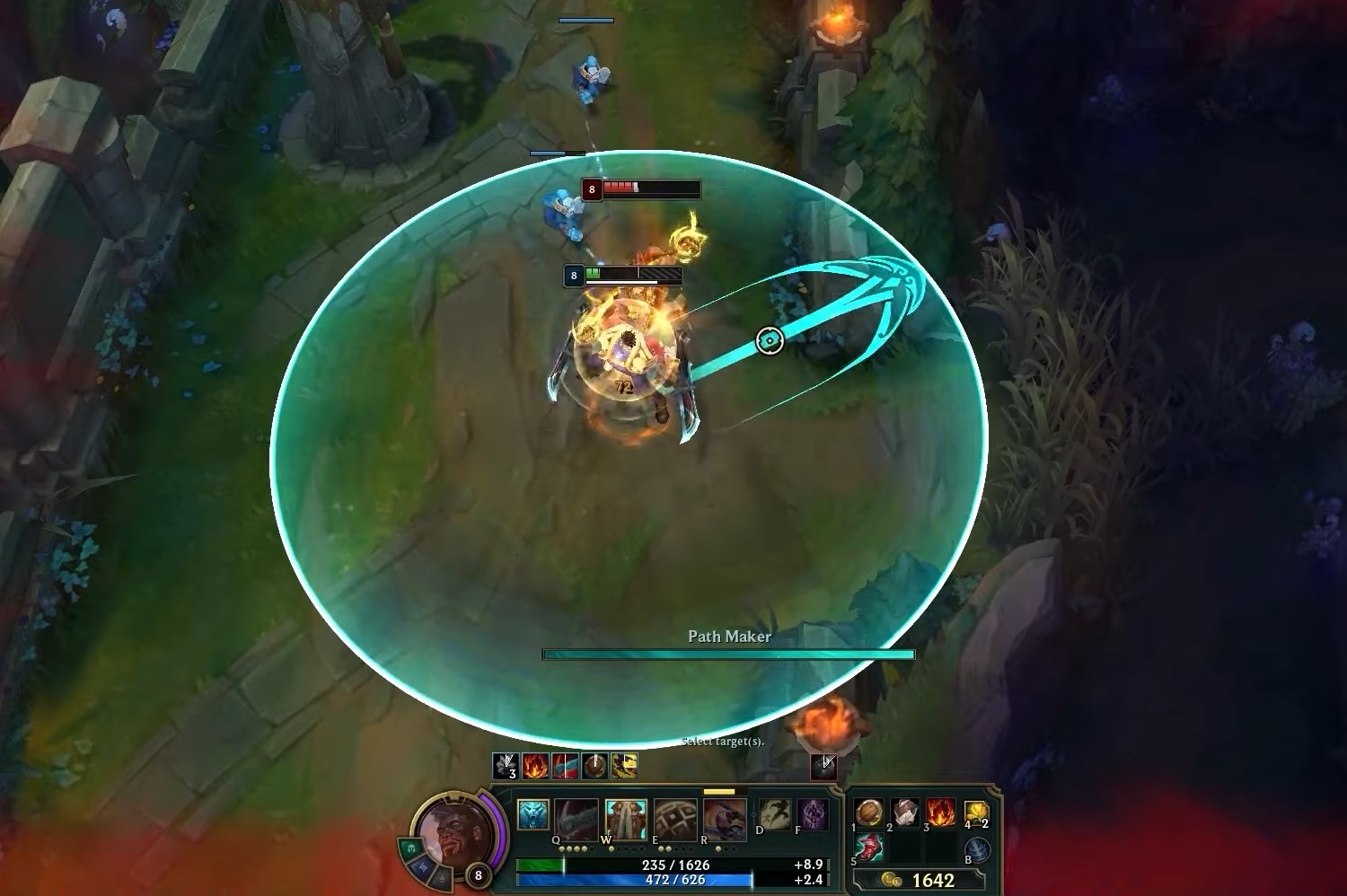Click the Path Maker channel progress bar
This screenshot has height=896, width=1347.
click(x=727, y=654)
